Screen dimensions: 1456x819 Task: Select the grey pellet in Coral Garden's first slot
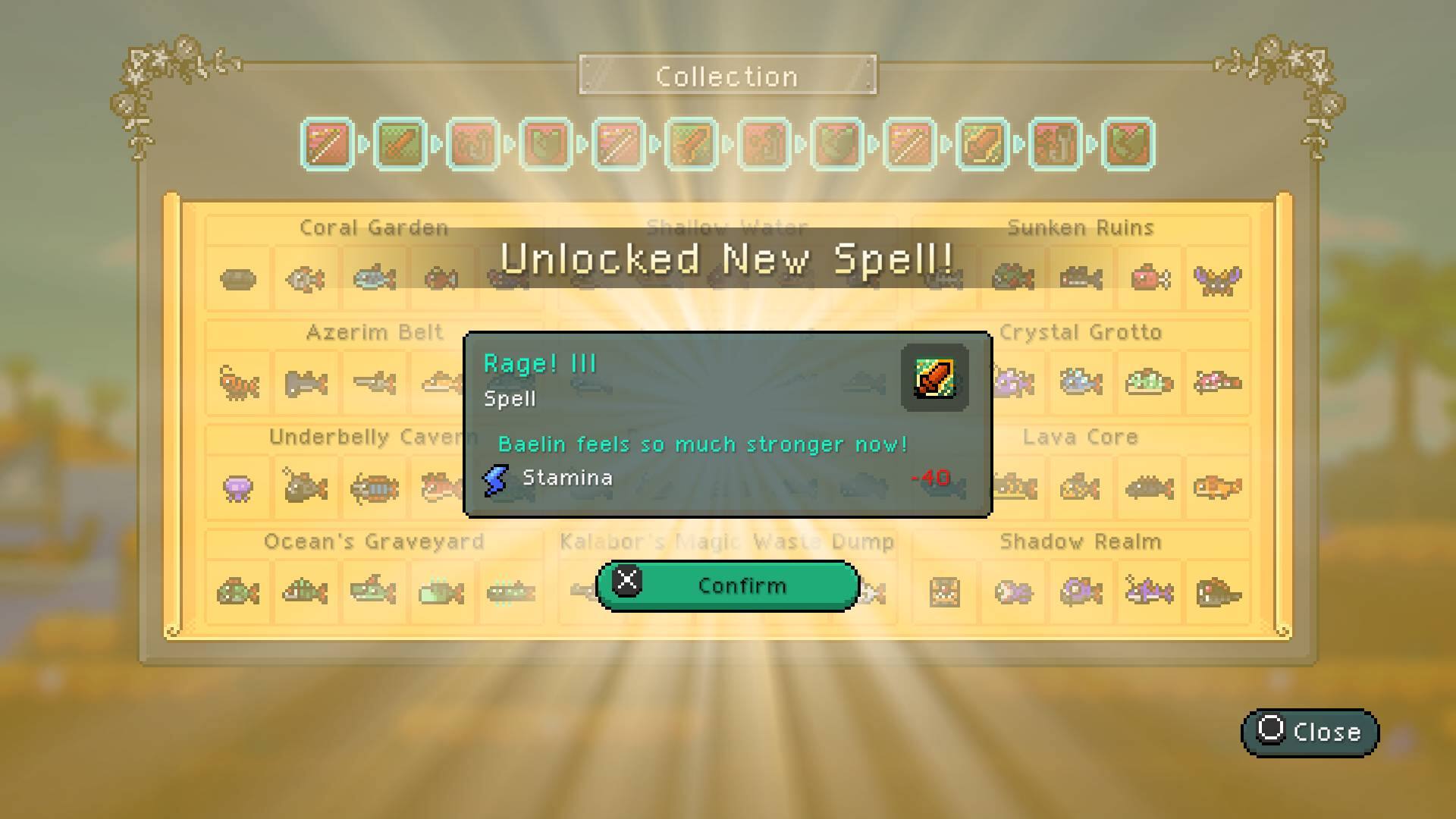coord(239,278)
